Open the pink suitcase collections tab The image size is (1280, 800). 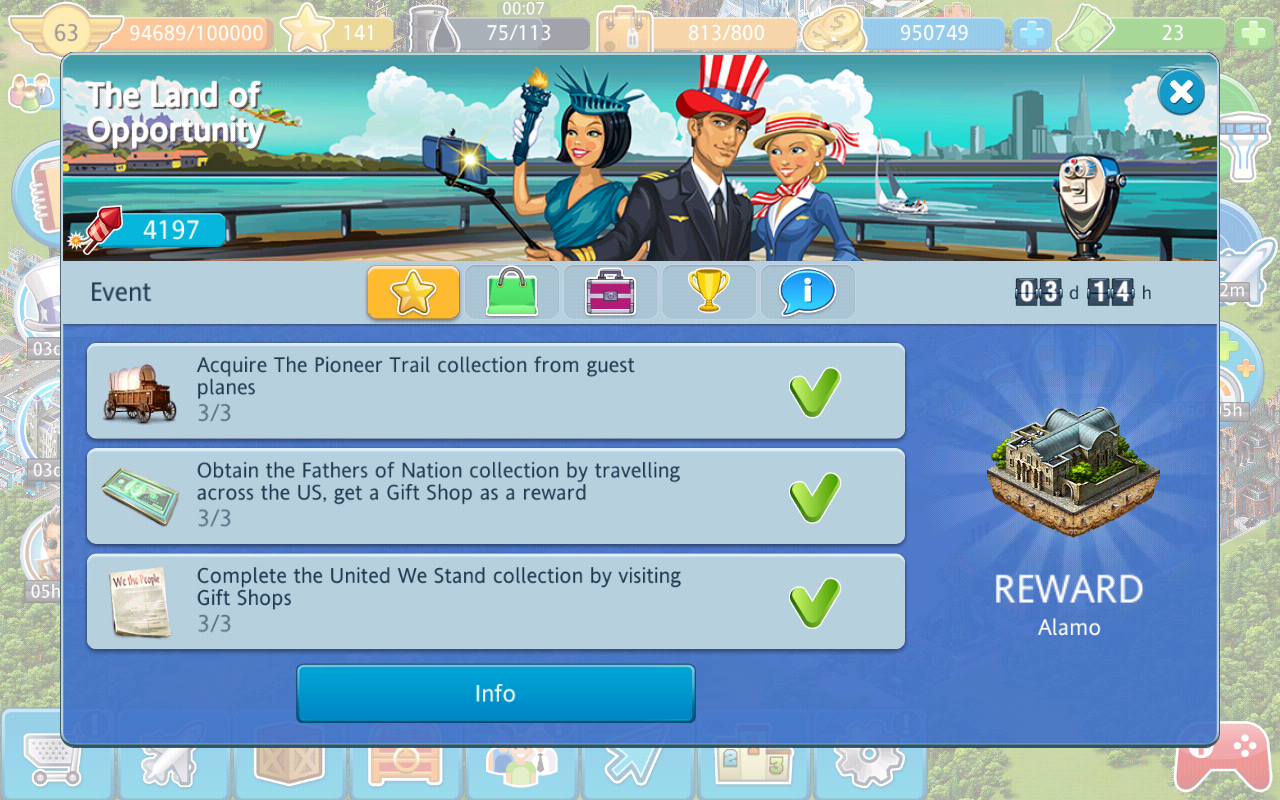(x=610, y=292)
